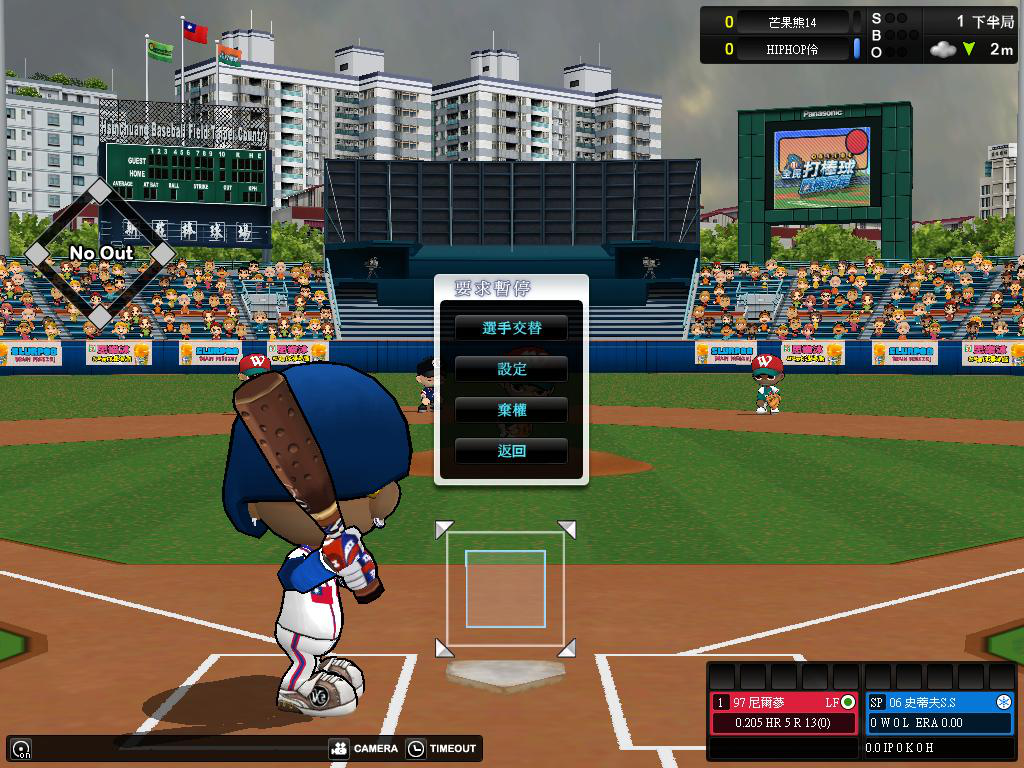1024x768 pixels.
Task: Call a TIMEOUT from the bottom bar
Action: (x=442, y=748)
